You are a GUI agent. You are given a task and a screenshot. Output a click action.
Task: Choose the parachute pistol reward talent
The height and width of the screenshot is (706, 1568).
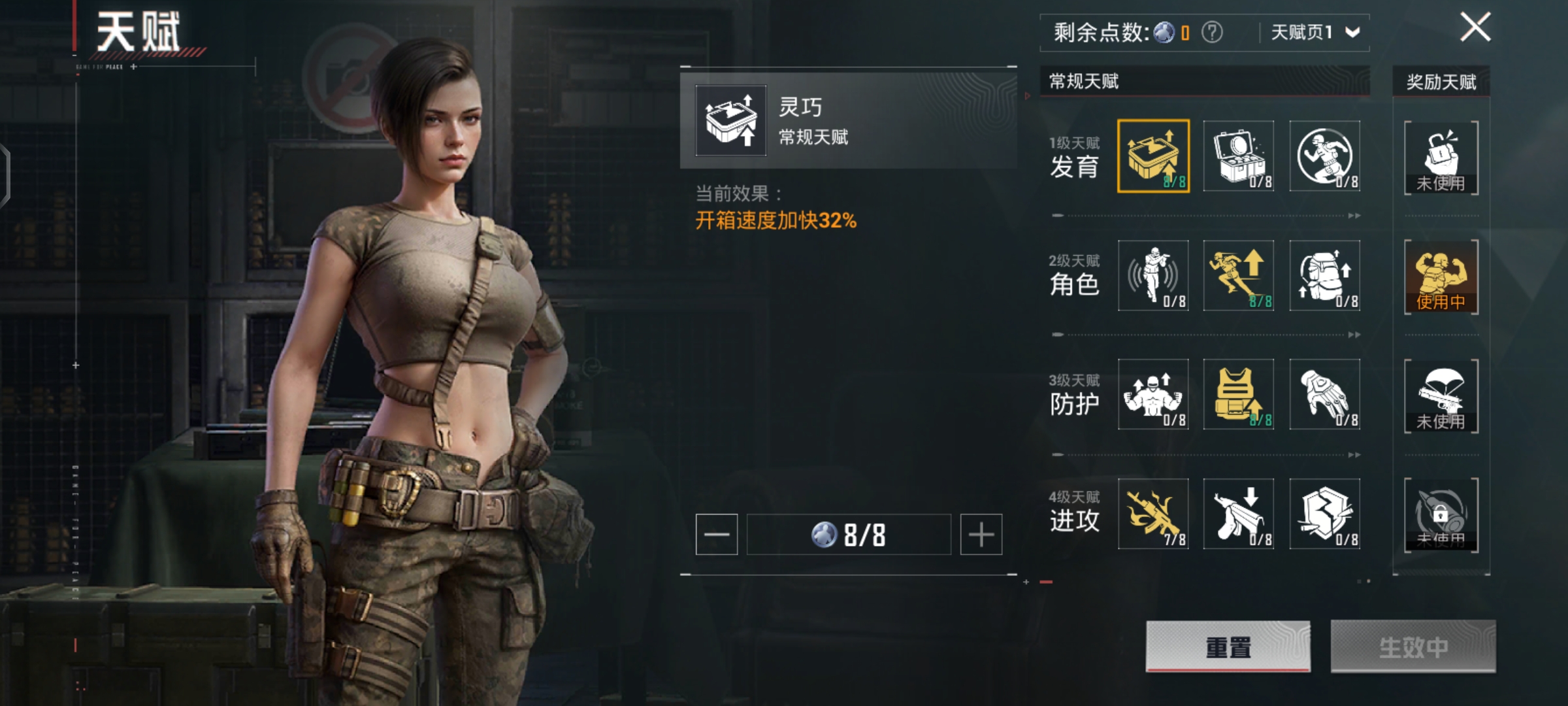(1441, 395)
